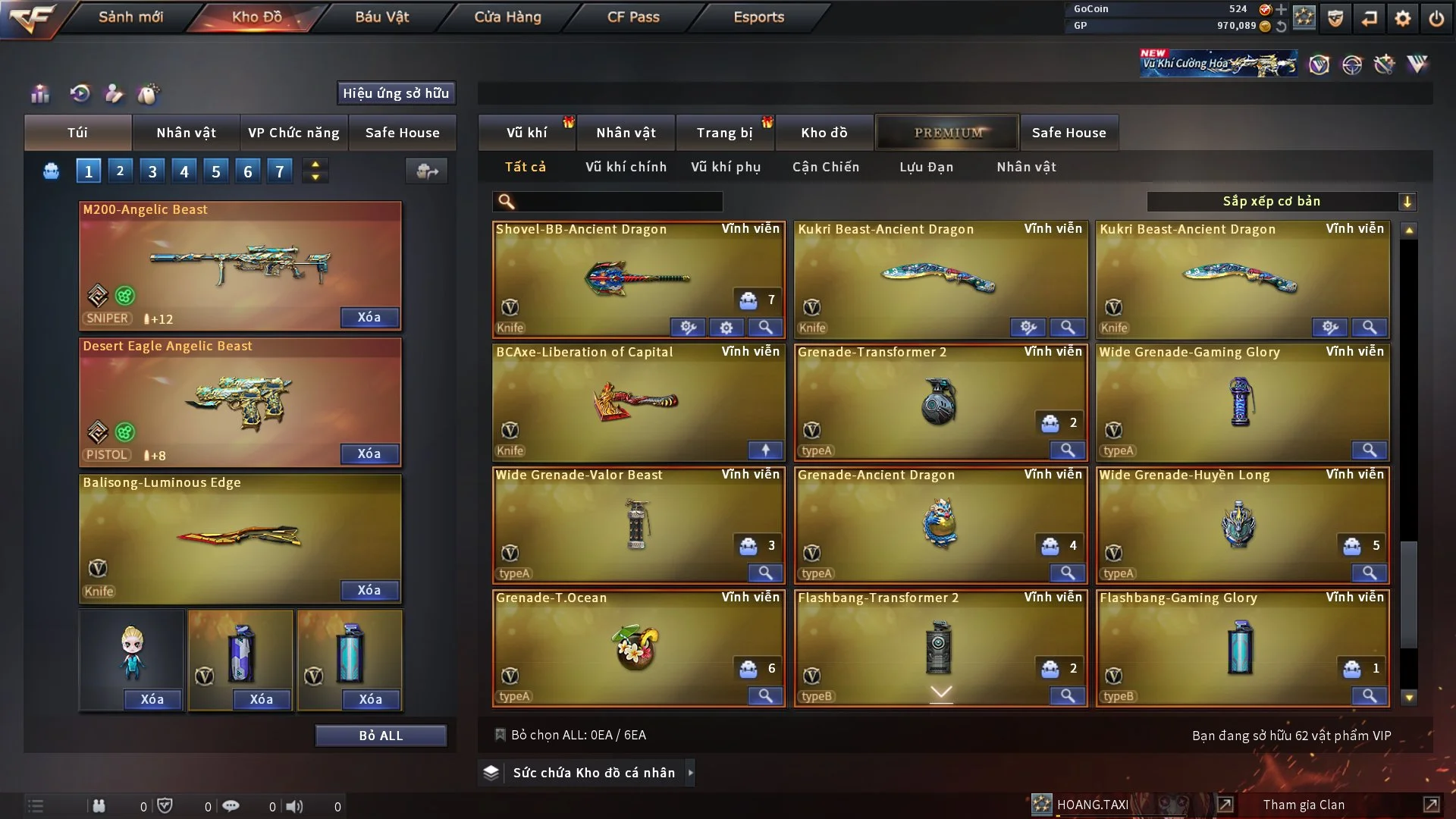Select the Trang bị tab
The width and height of the screenshot is (1456, 819).
724,133
